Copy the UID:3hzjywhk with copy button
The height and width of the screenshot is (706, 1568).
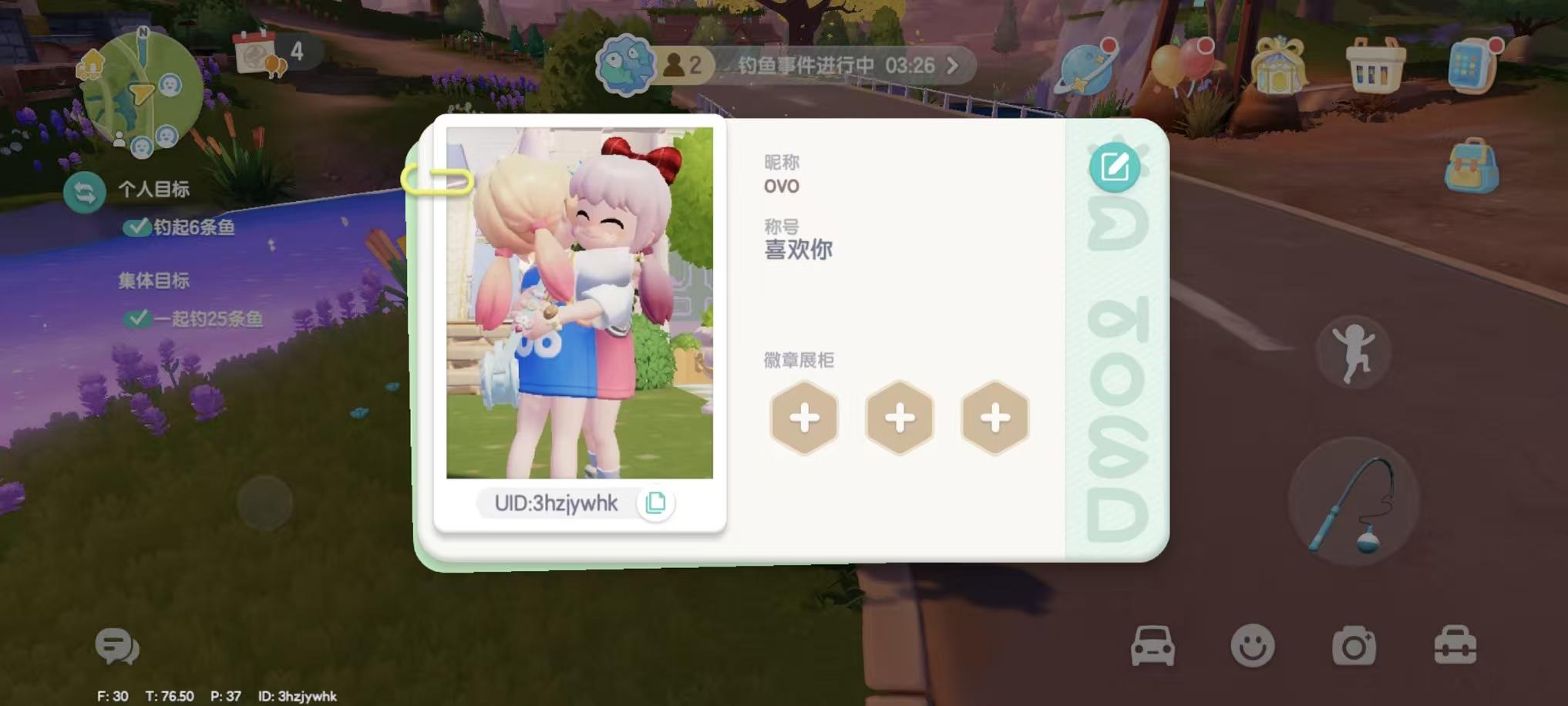click(x=656, y=503)
